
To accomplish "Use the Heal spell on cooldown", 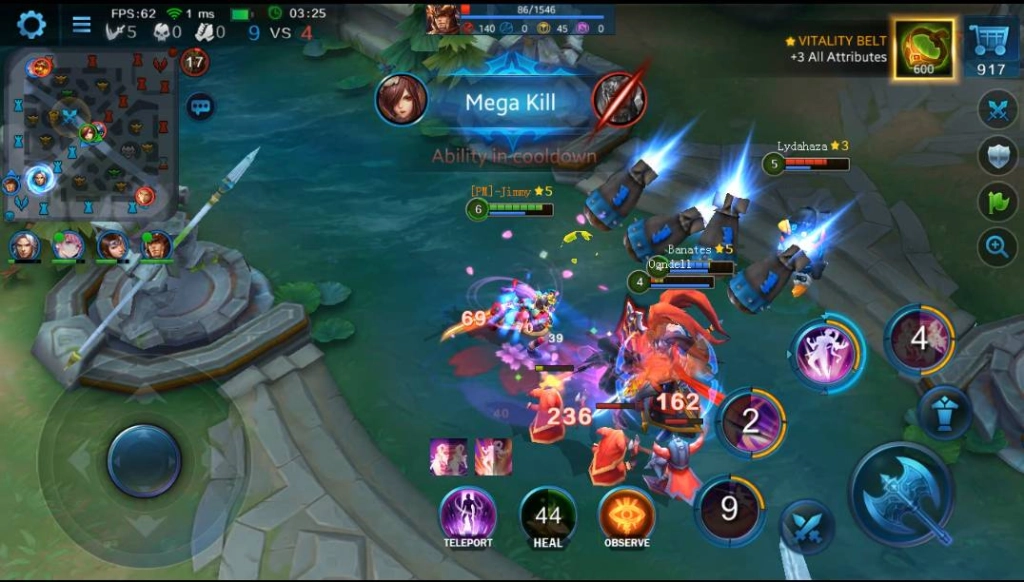I will (x=547, y=516).
